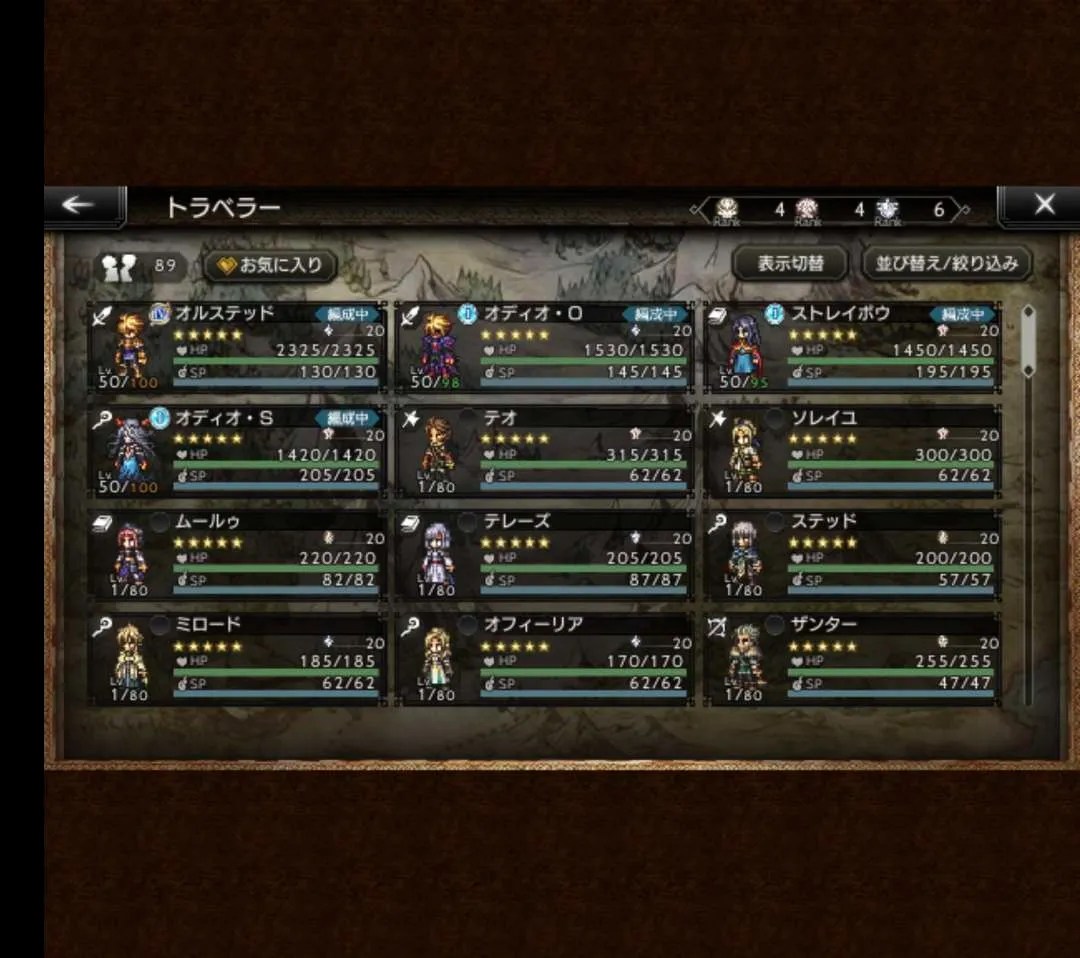Toggle the お気に入り favorites filter
The width and height of the screenshot is (1080, 958).
click(270, 266)
